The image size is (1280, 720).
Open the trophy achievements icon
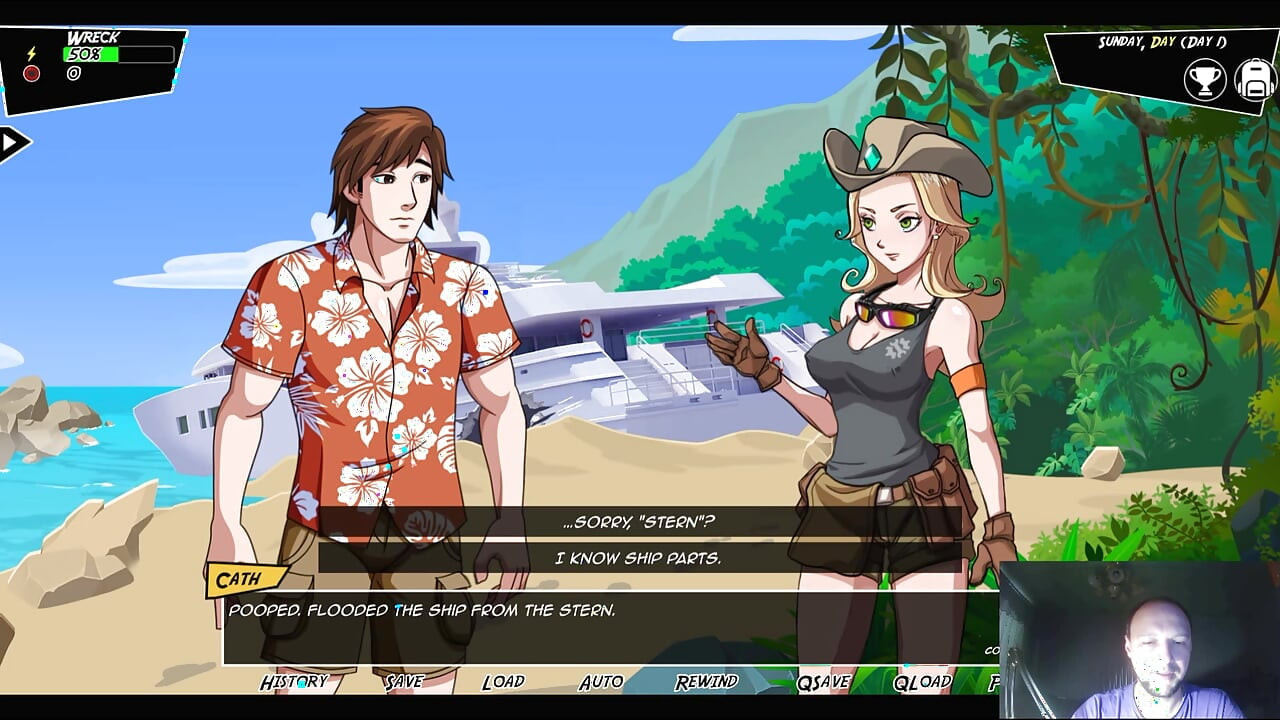click(x=1205, y=80)
